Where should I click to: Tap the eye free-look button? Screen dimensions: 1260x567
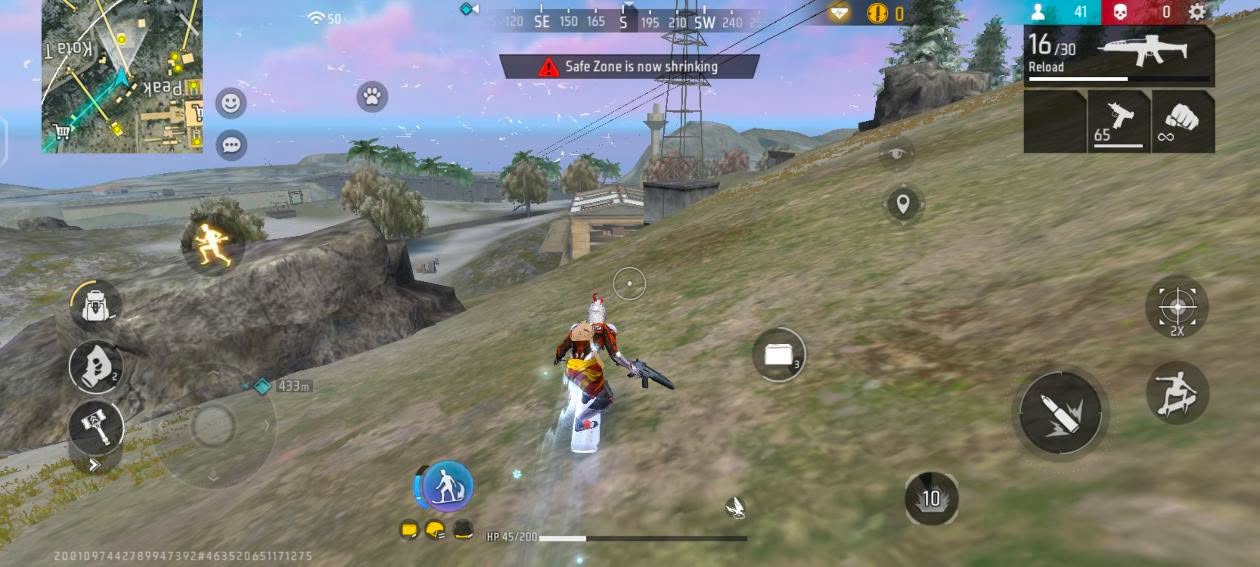click(897, 153)
